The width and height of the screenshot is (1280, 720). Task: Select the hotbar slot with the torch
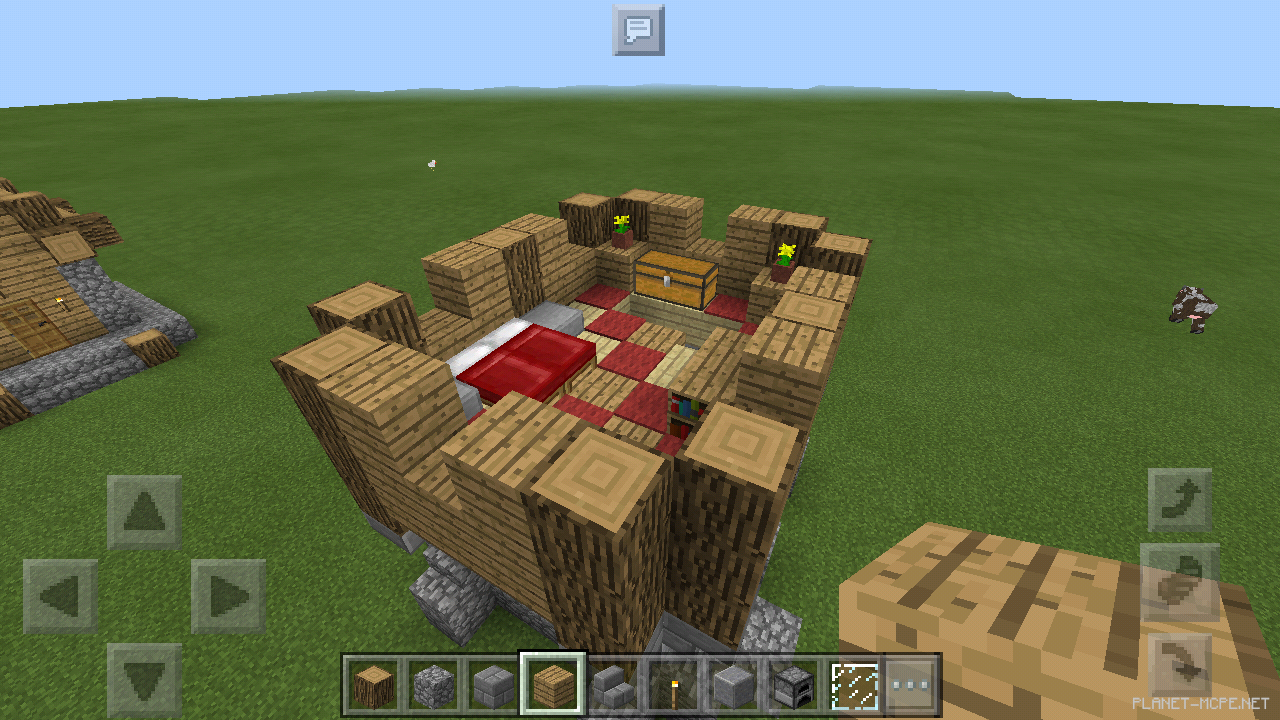pyautogui.click(x=675, y=678)
